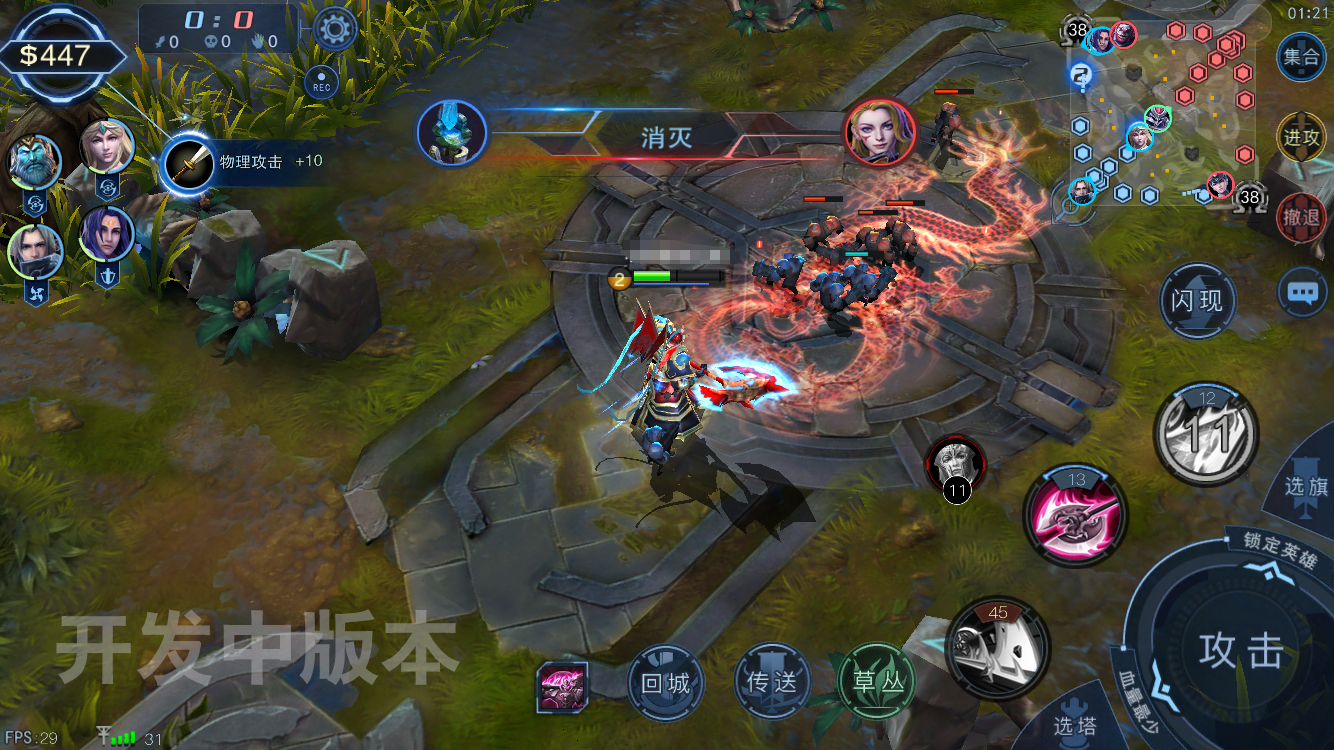Tap the main 攻击 attack button

point(1241,650)
